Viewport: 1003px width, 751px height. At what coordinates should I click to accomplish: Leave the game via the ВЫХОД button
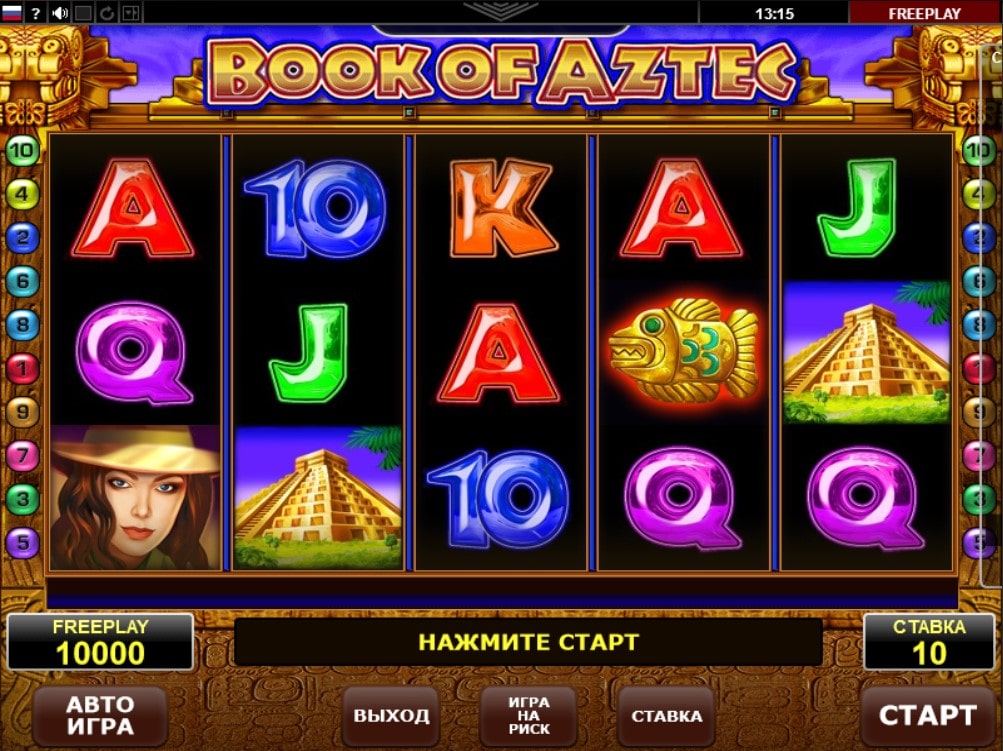coord(391,716)
